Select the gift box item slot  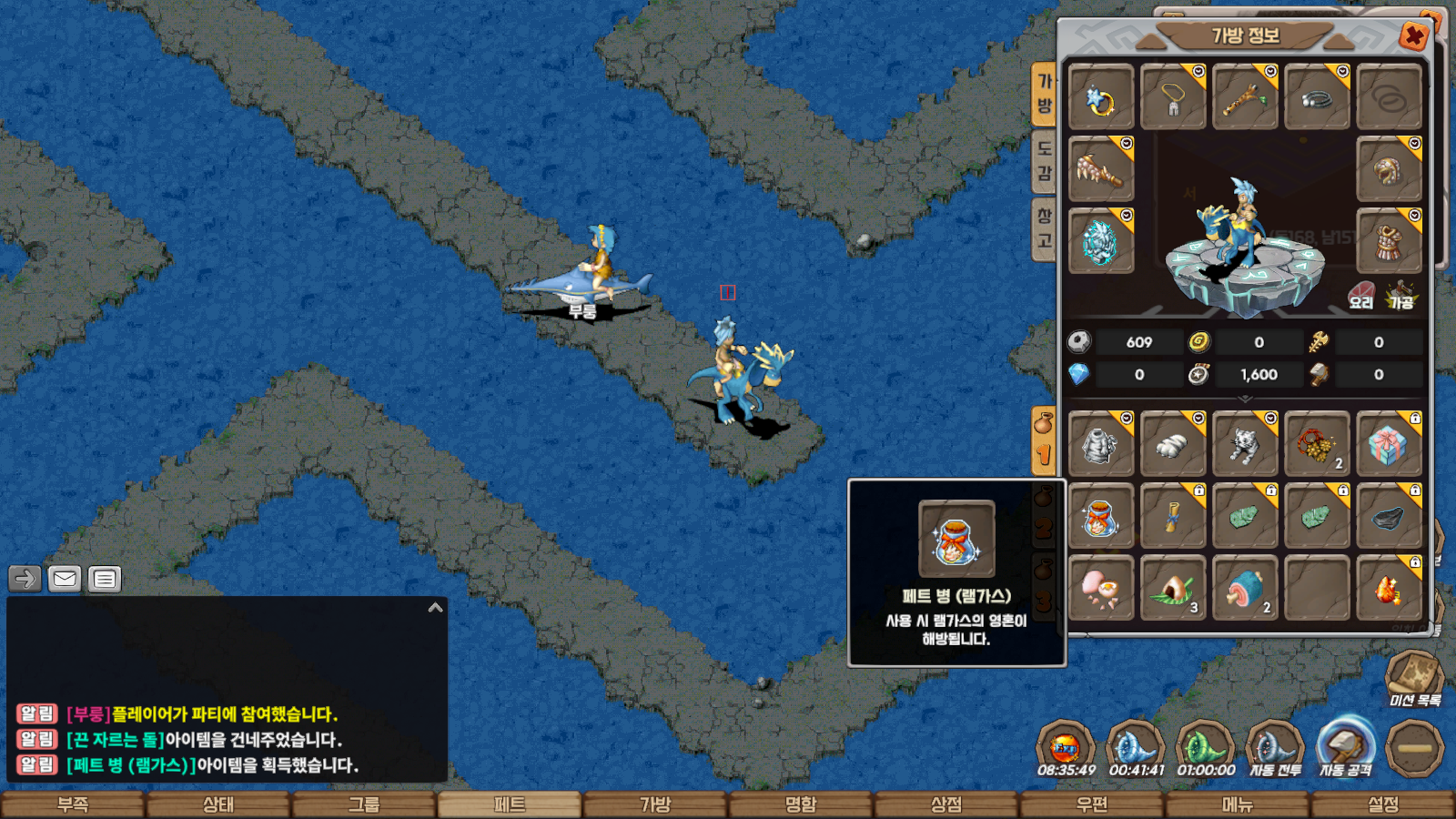pyautogui.click(x=1388, y=445)
